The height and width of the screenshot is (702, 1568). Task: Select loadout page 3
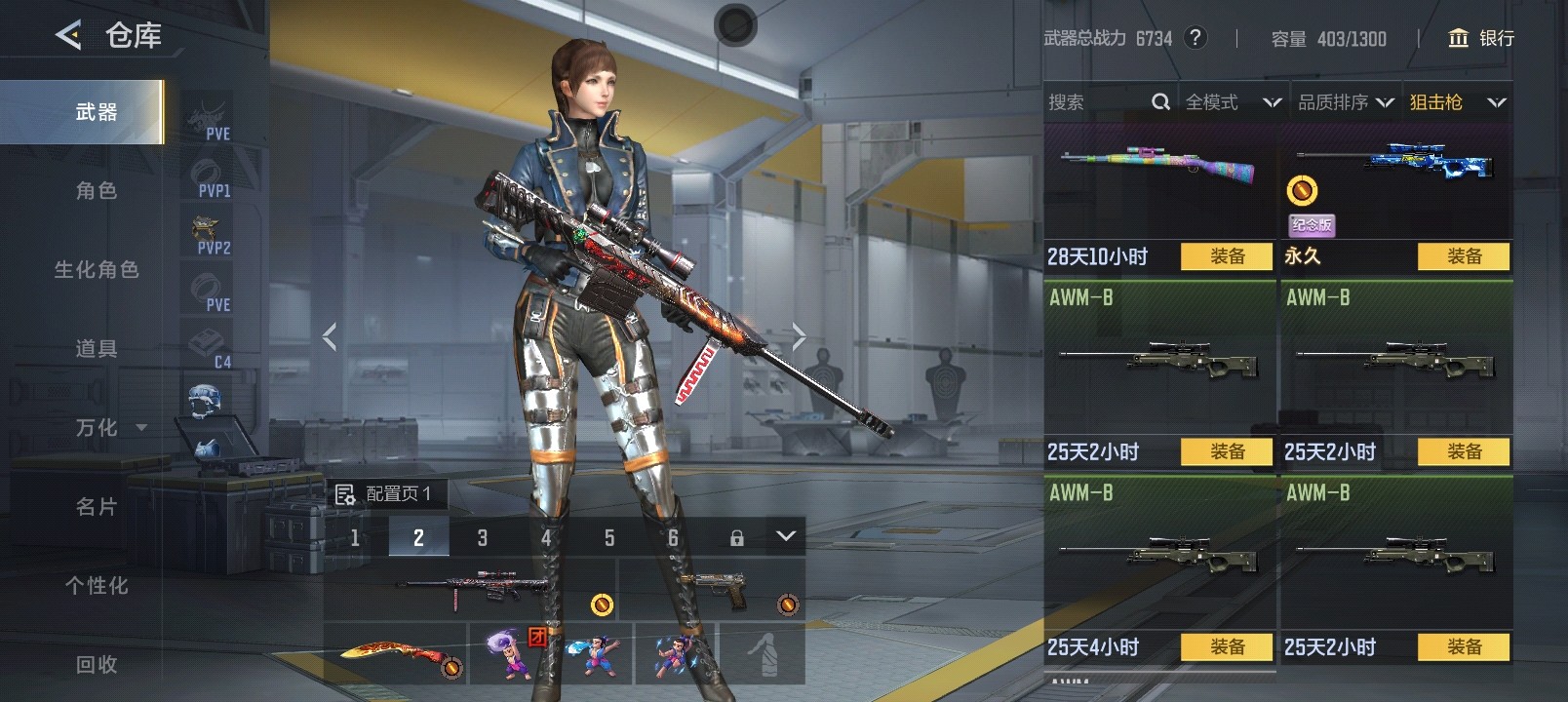point(482,537)
